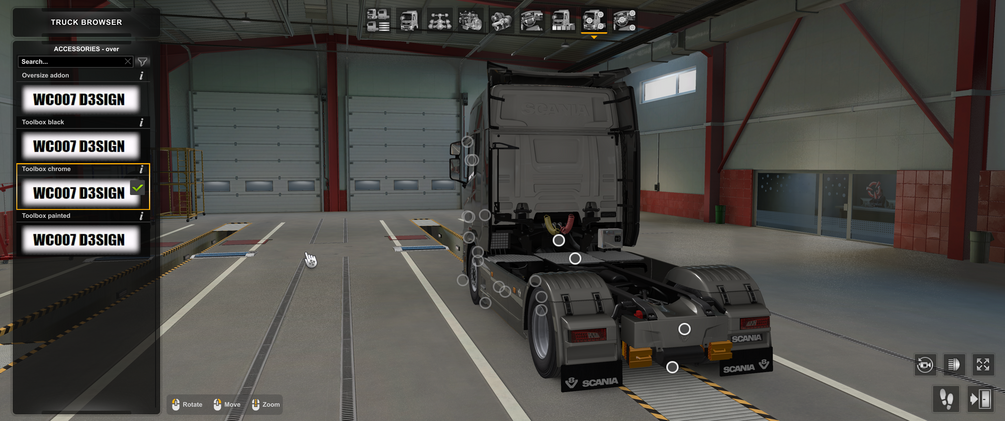Pick the Toolbox painted accessory
Viewport: 1005px width, 421px height.
[x=78, y=239]
